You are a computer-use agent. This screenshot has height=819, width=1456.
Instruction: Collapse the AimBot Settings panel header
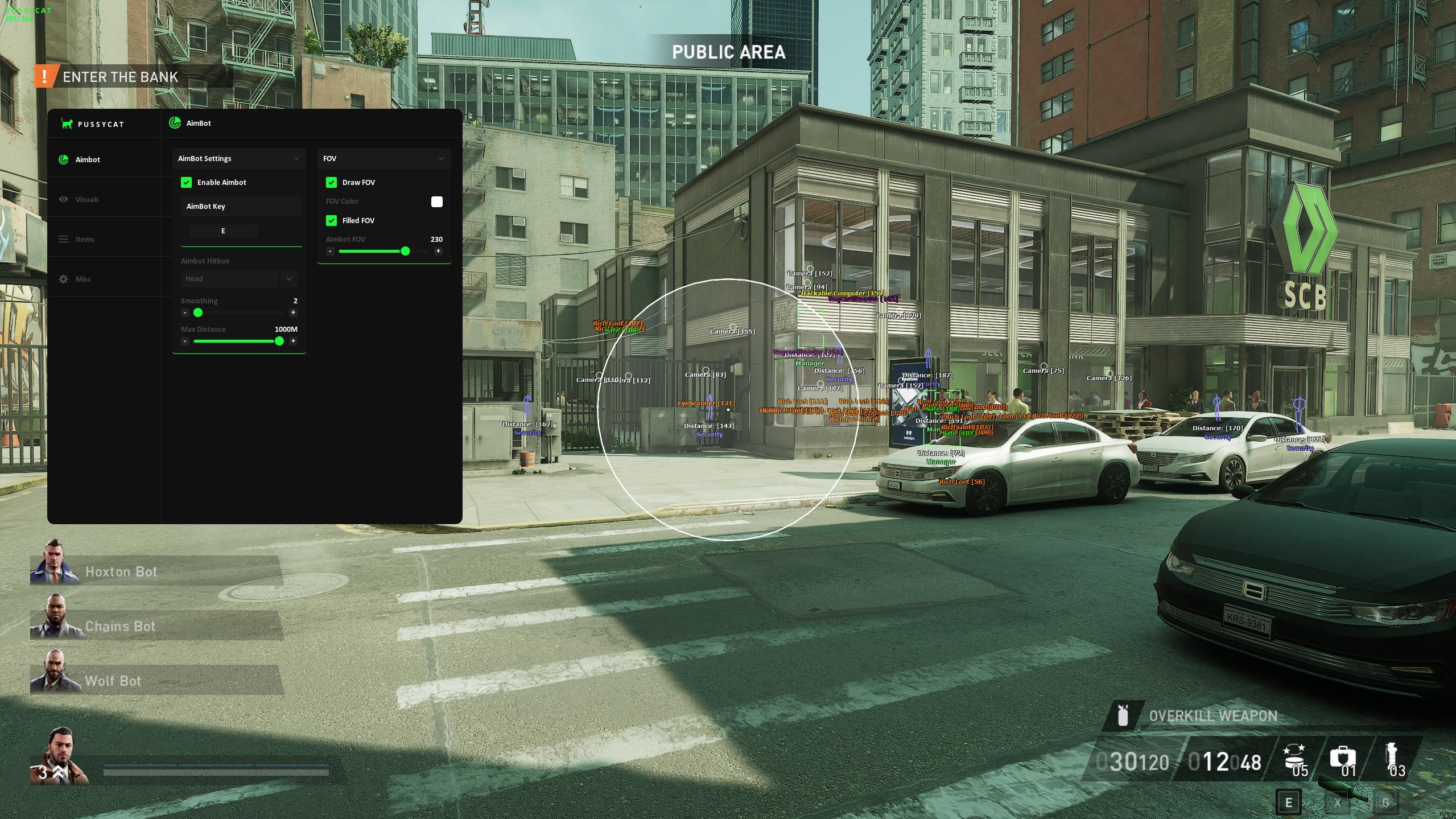pos(238,159)
